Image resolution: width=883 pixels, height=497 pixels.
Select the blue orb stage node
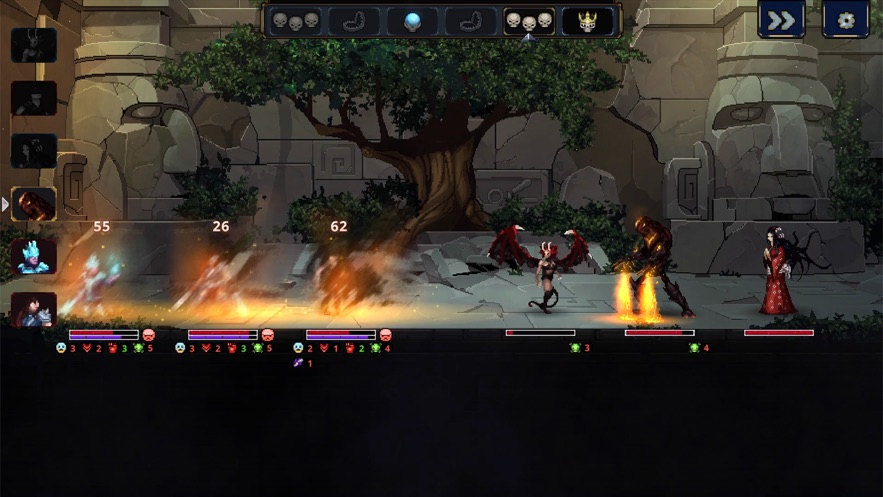pyautogui.click(x=412, y=21)
